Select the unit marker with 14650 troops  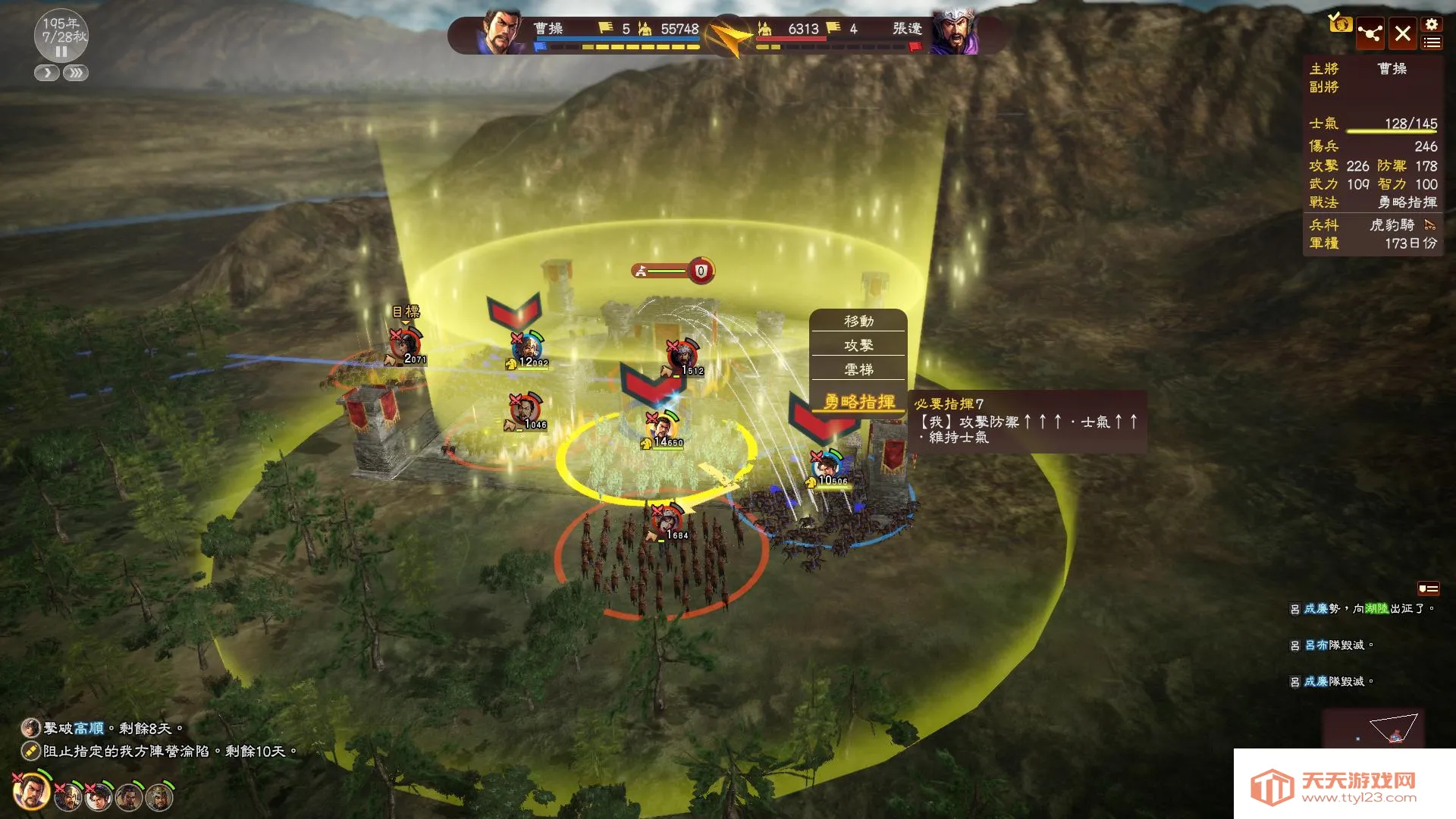(663, 429)
